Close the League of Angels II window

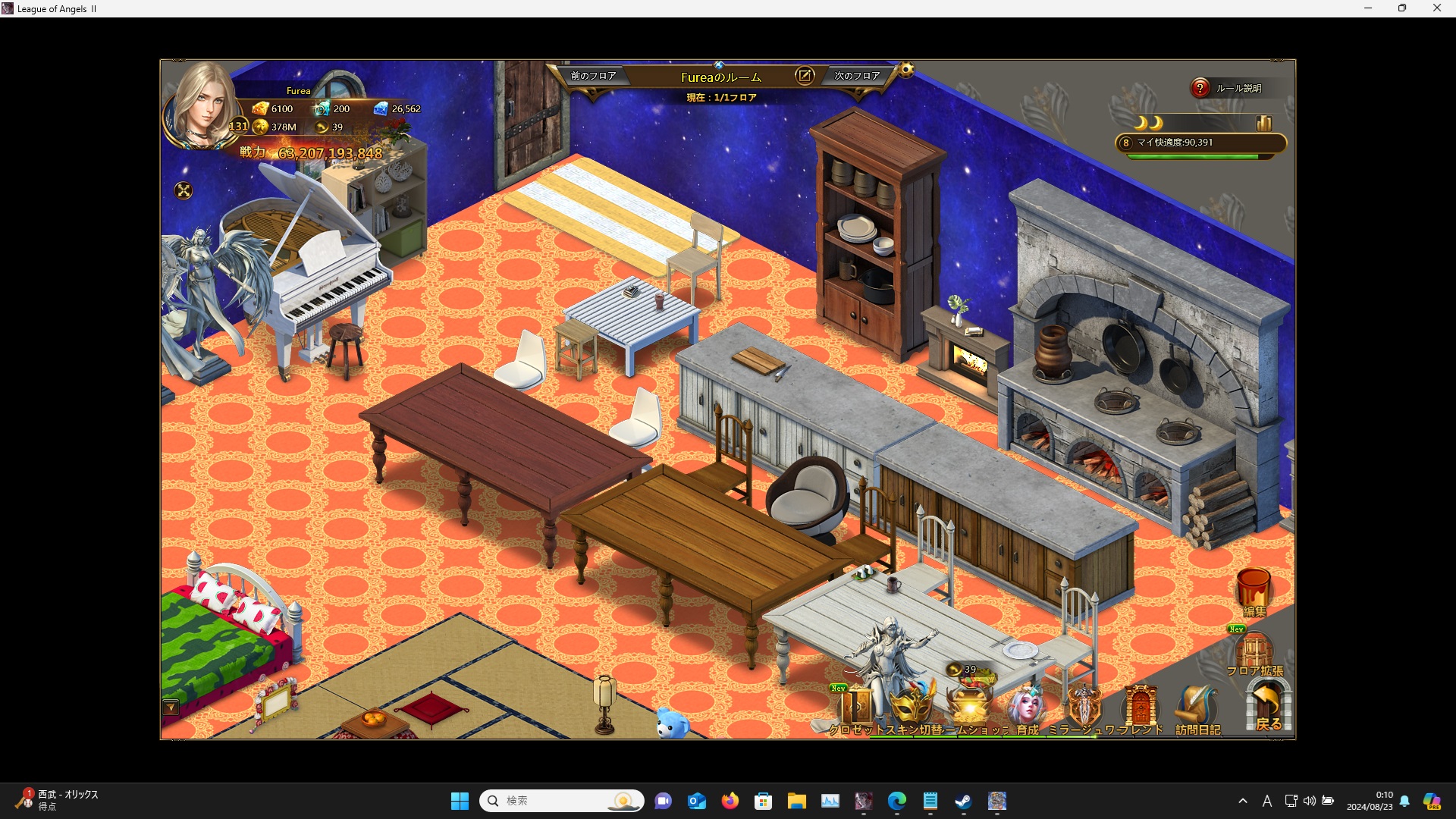(1436, 8)
